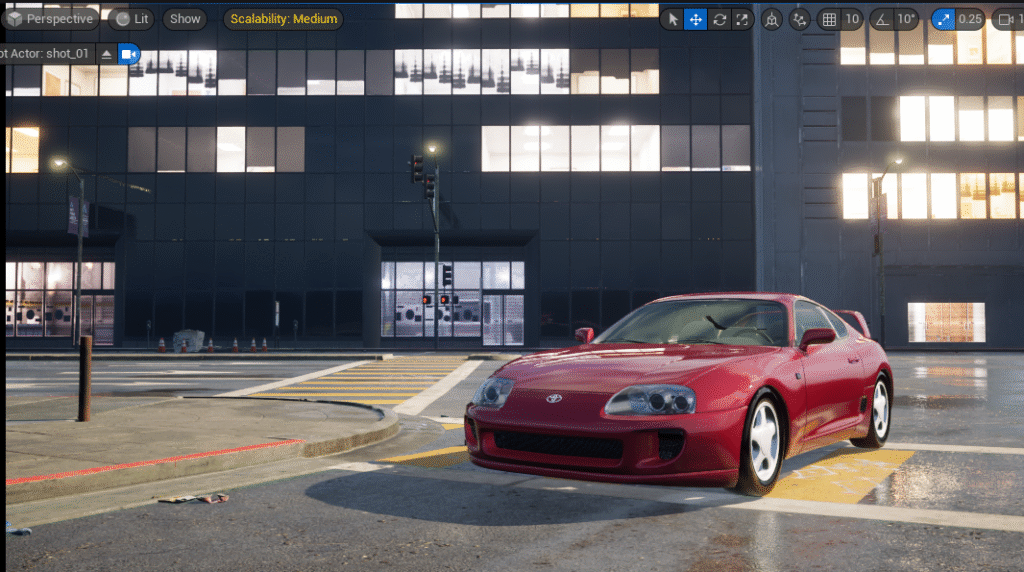Viewport: 1024px width, 572px height.
Task: Choose the select (arrow) tool
Action: coord(672,19)
